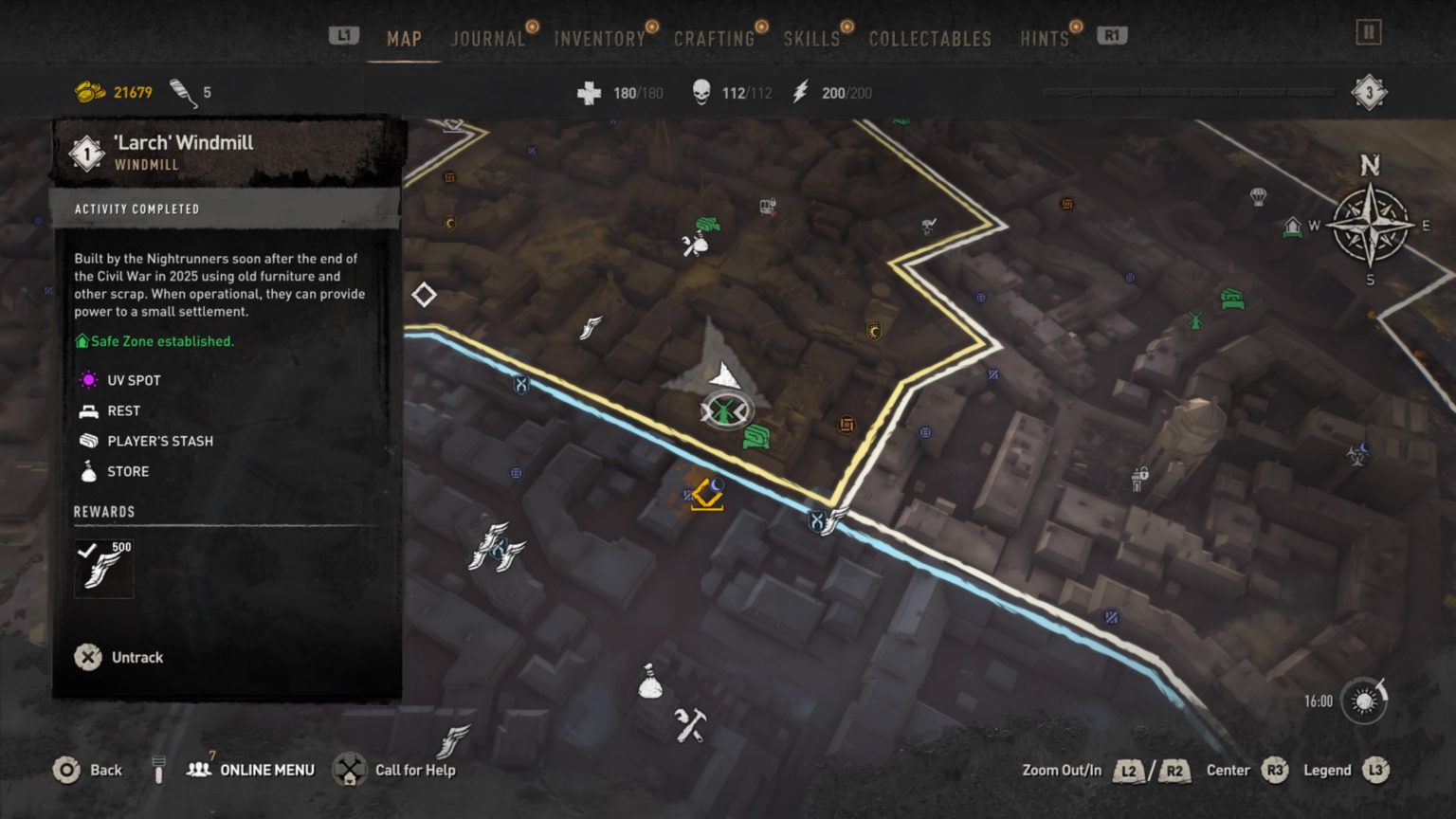Click the Rest bed icon in the windmill panel
The height and width of the screenshot is (819, 1456).
click(x=88, y=410)
